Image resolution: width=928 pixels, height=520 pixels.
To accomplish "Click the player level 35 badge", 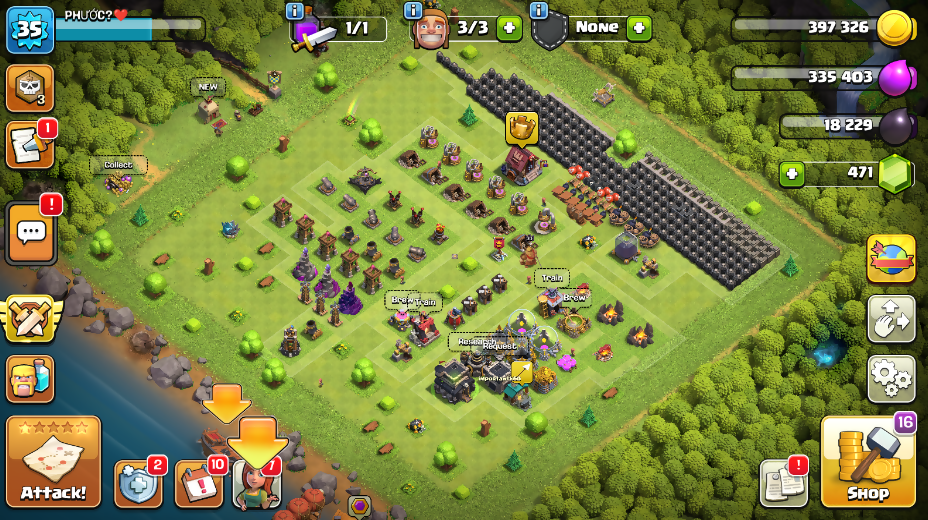I will [x=30, y=29].
